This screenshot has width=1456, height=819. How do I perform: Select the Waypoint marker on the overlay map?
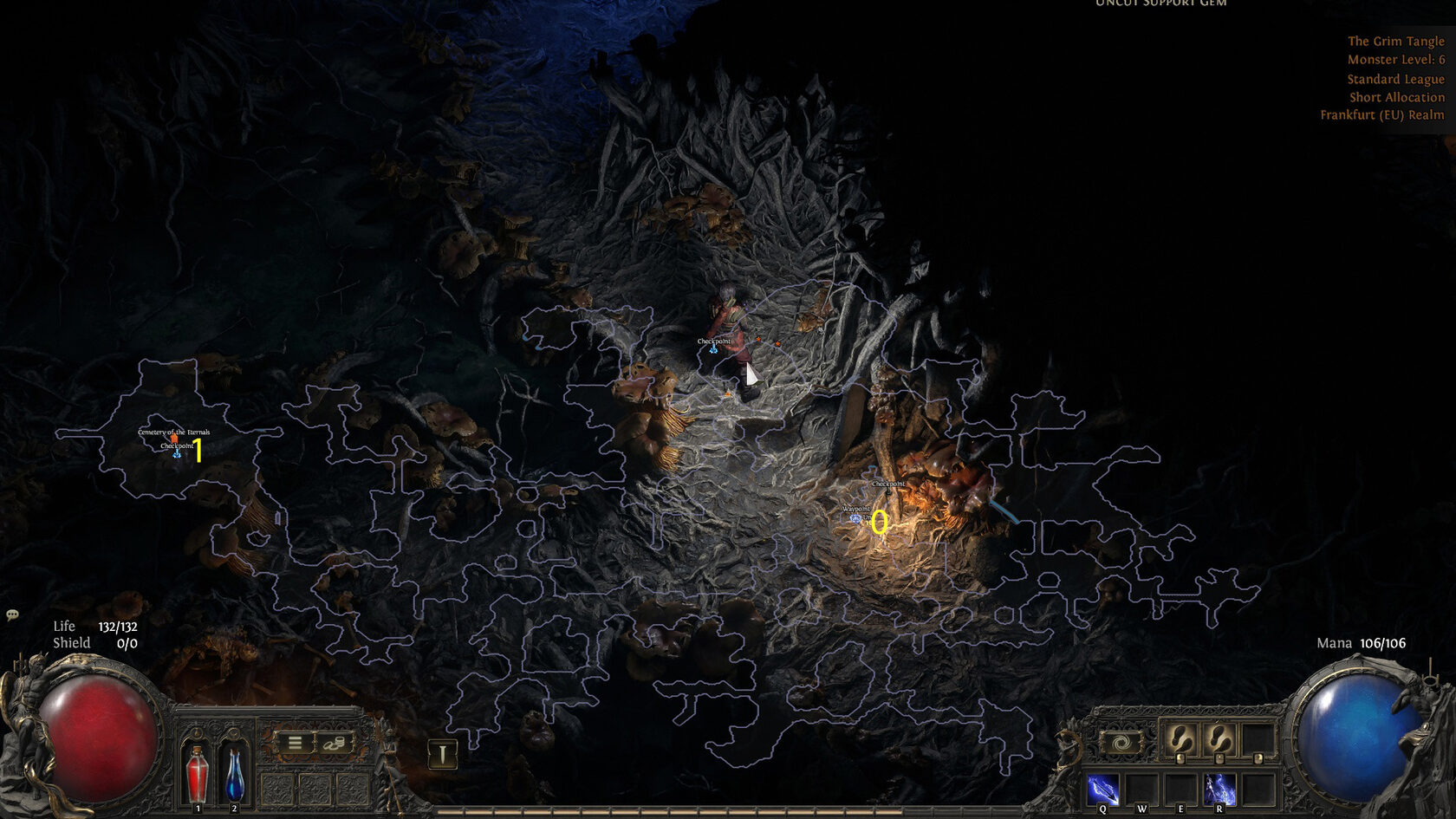click(856, 518)
